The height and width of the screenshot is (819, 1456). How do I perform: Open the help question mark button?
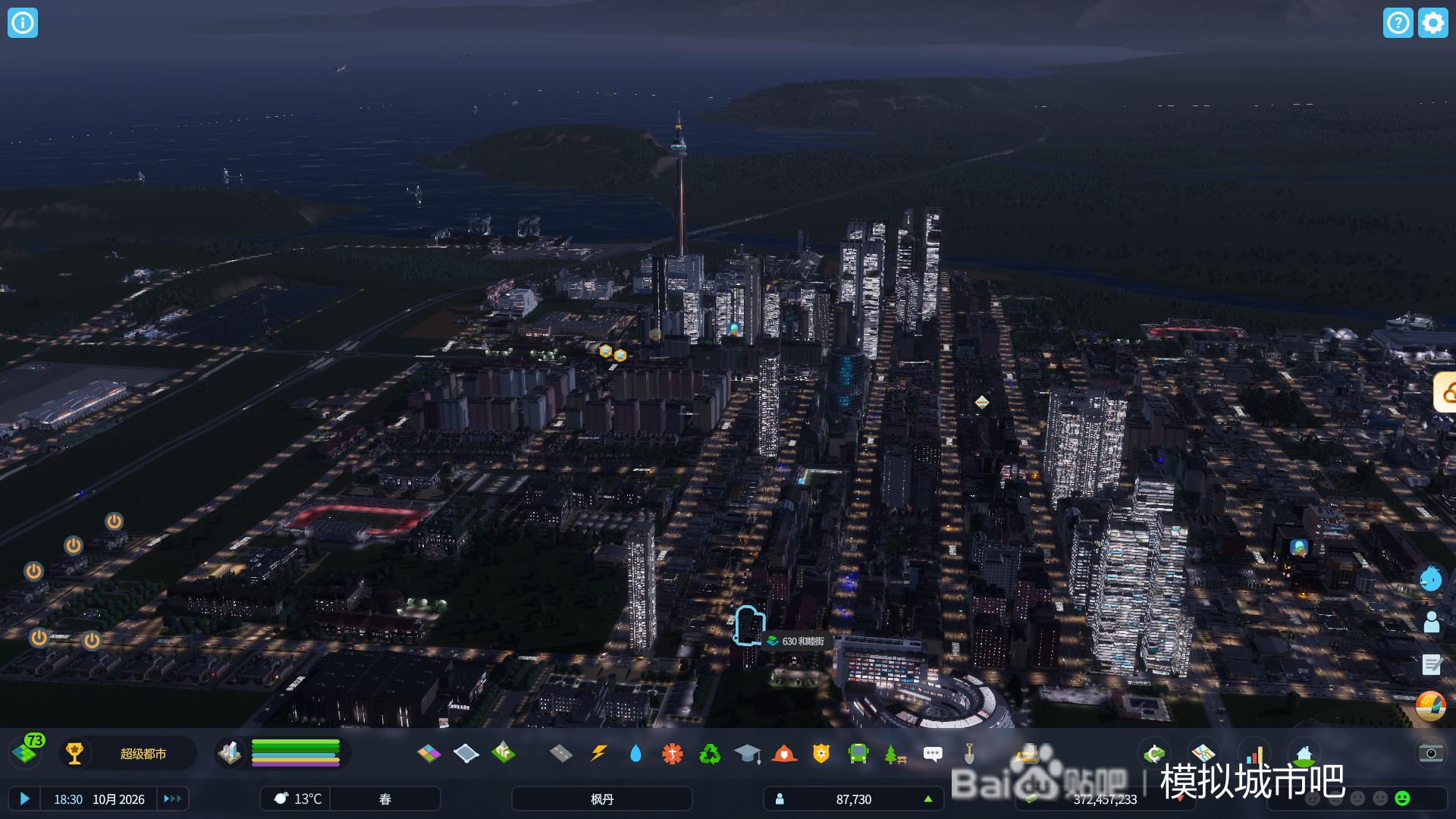click(1398, 23)
